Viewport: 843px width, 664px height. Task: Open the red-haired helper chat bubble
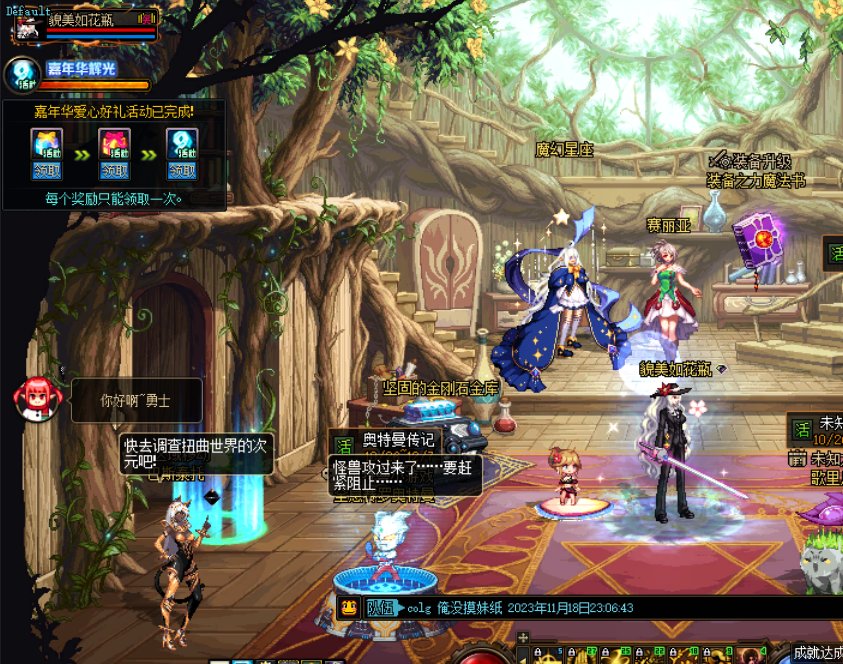(x=32, y=398)
